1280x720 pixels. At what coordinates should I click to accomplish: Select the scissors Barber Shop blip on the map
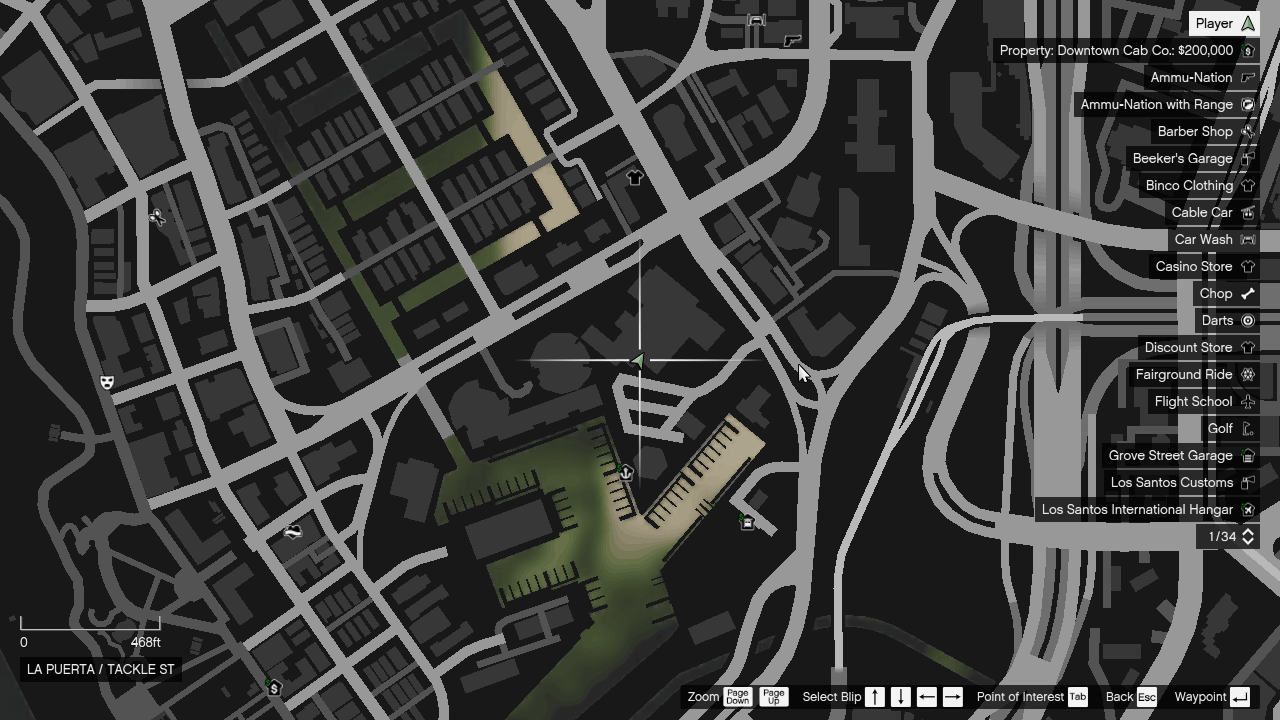click(158, 216)
